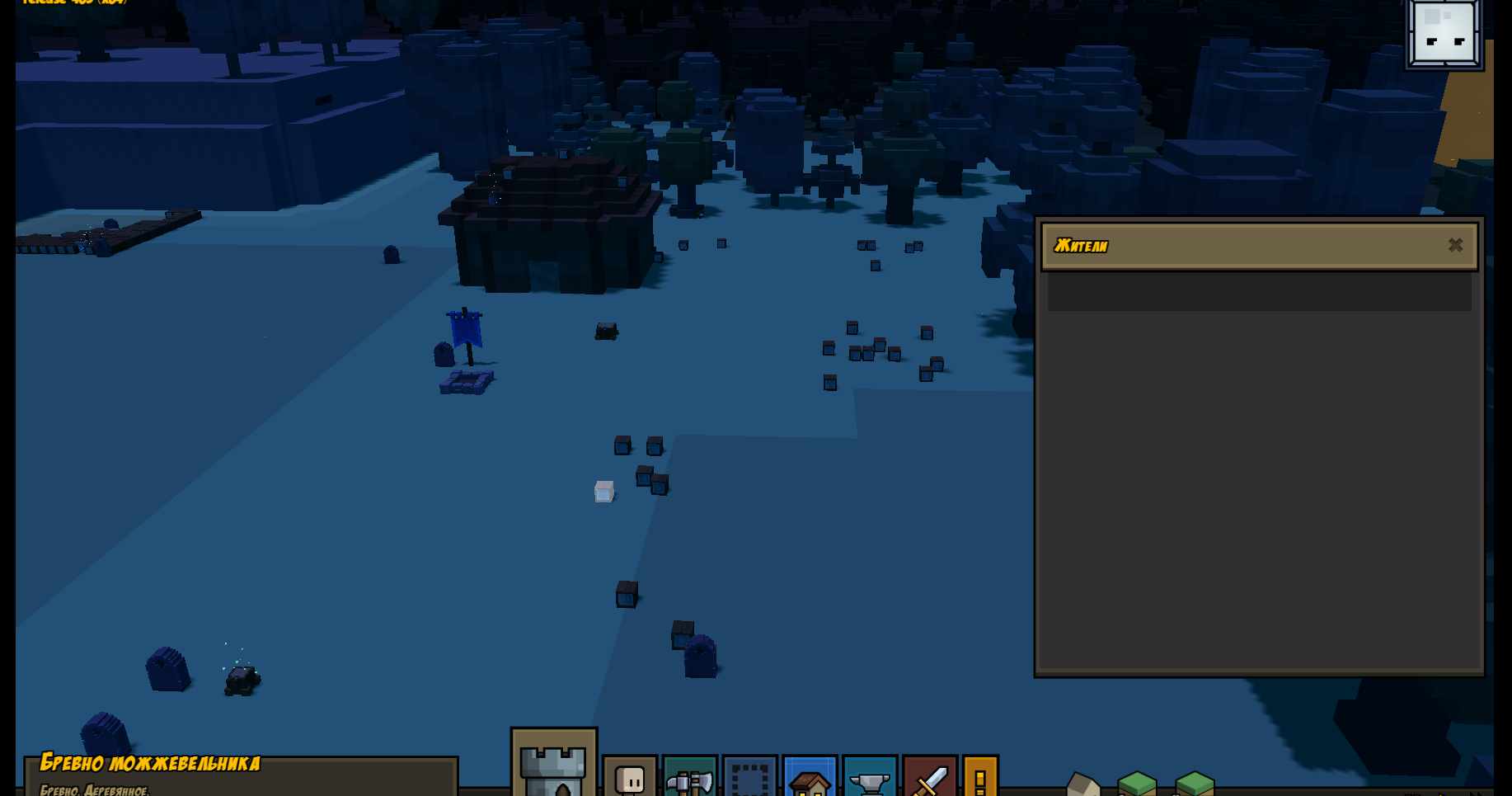Click the beige stone block icon
The width and height of the screenshot is (1512, 796).
point(1083,784)
